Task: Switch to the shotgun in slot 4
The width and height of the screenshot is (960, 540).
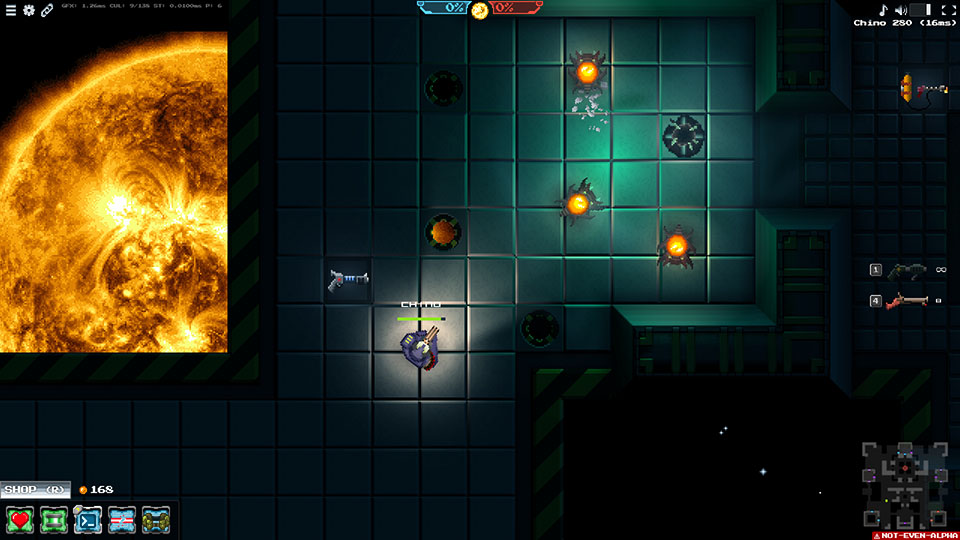Action: coord(908,300)
